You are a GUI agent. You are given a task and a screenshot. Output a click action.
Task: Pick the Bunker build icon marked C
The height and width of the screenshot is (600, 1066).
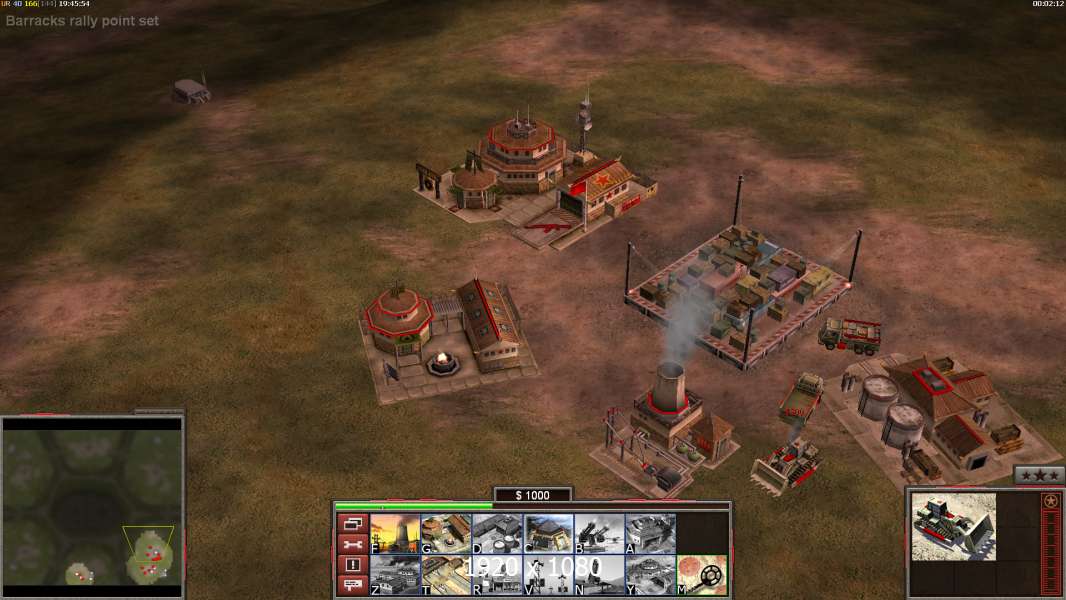pyautogui.click(x=548, y=533)
